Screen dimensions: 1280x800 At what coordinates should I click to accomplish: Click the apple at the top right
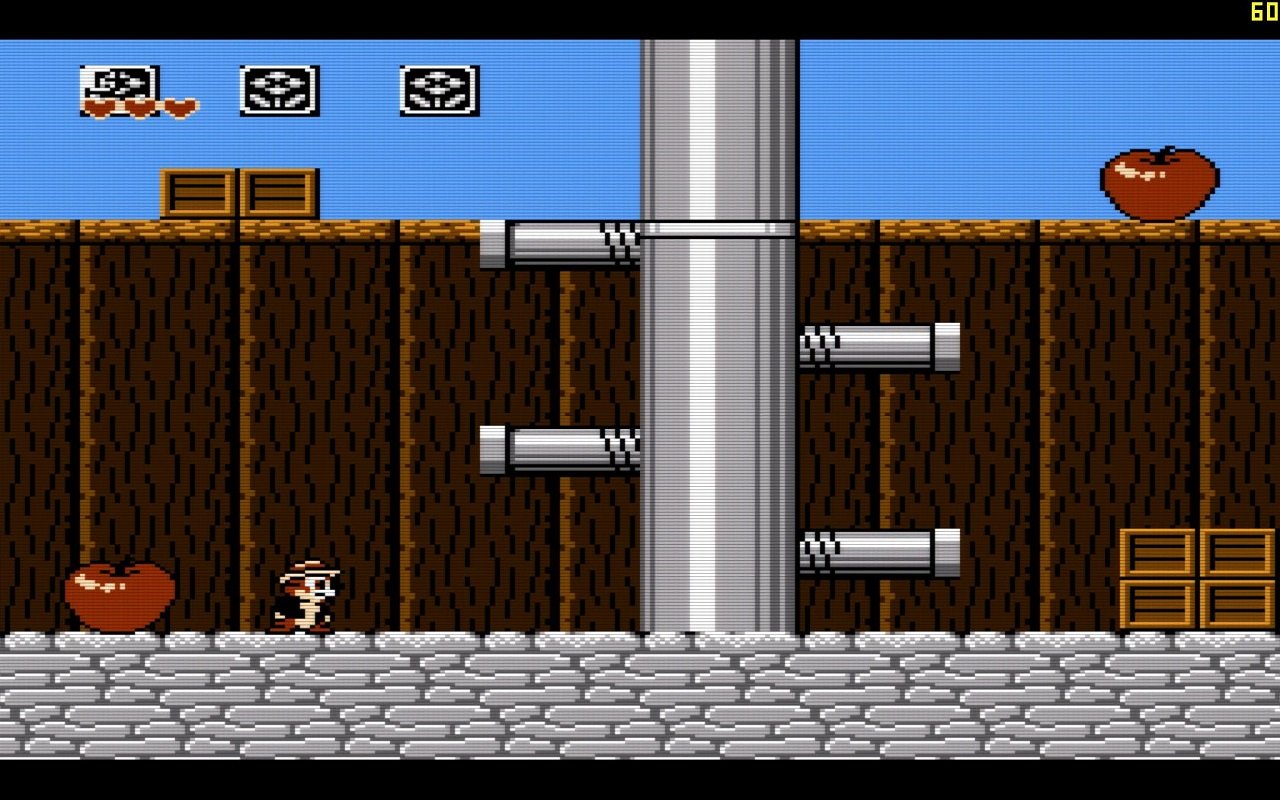[1160, 182]
